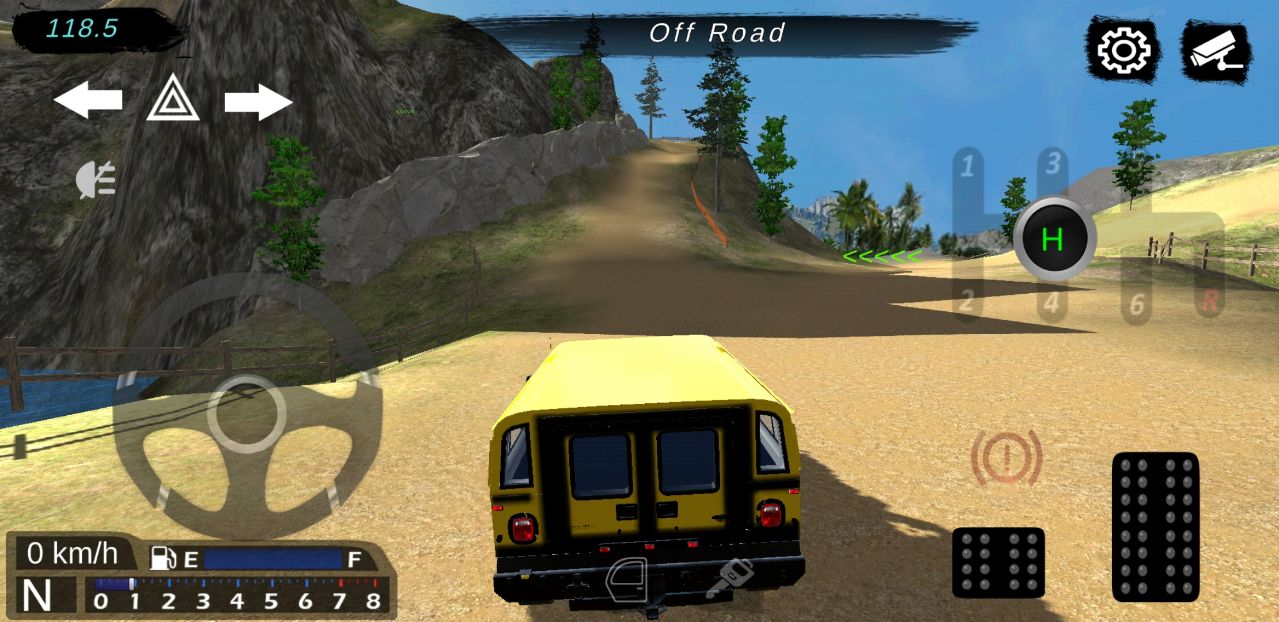The image size is (1279, 622).
Task: Shift into gear 1
Action: tap(967, 166)
